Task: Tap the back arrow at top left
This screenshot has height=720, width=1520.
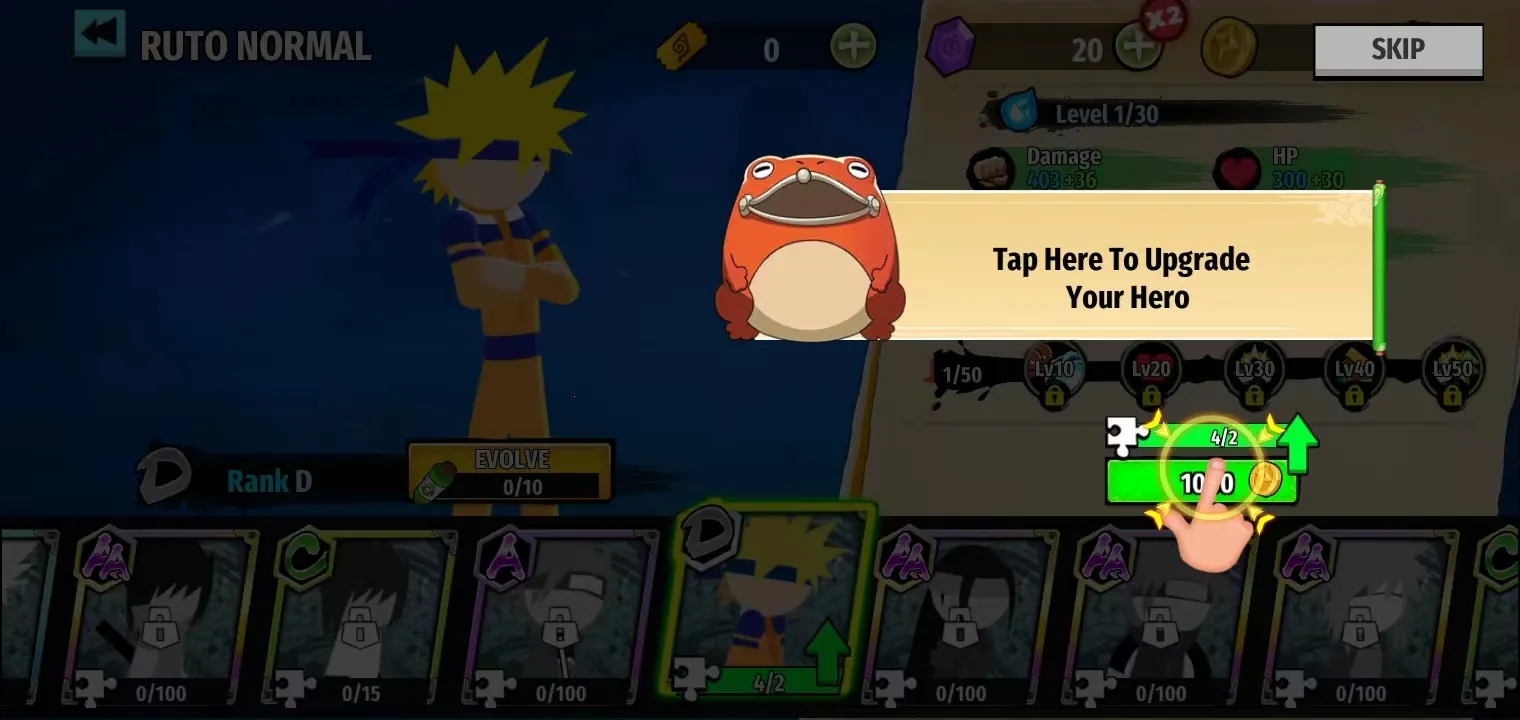Action: tap(98, 33)
